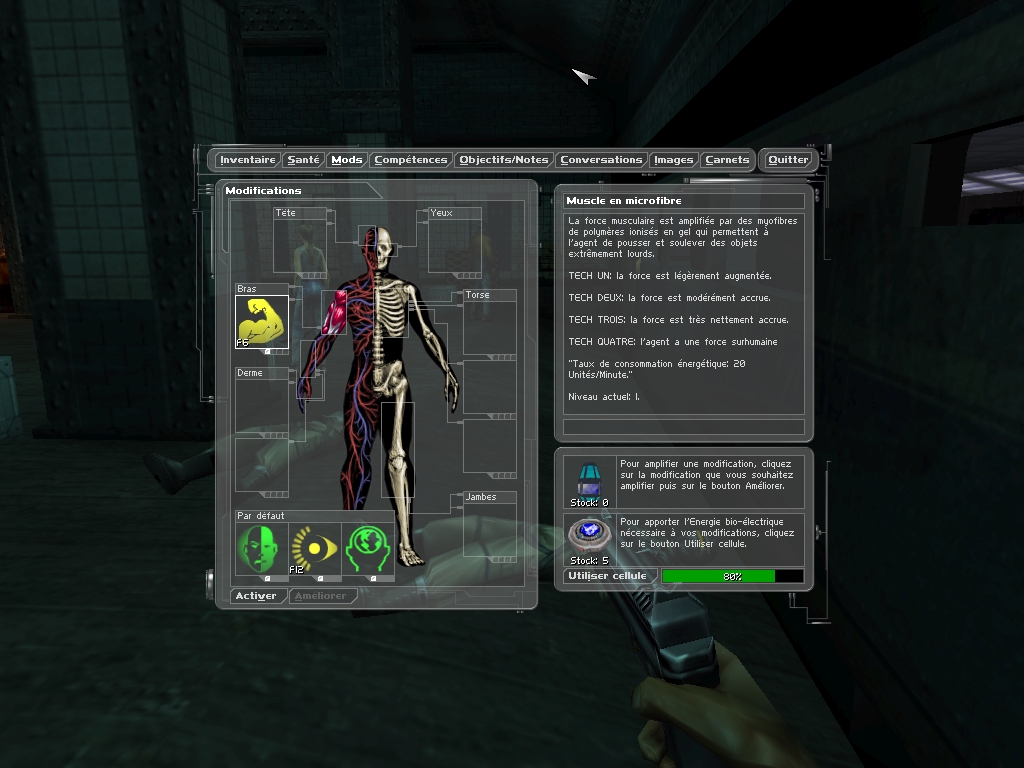Click the greyed Améliorer button

(x=322, y=596)
